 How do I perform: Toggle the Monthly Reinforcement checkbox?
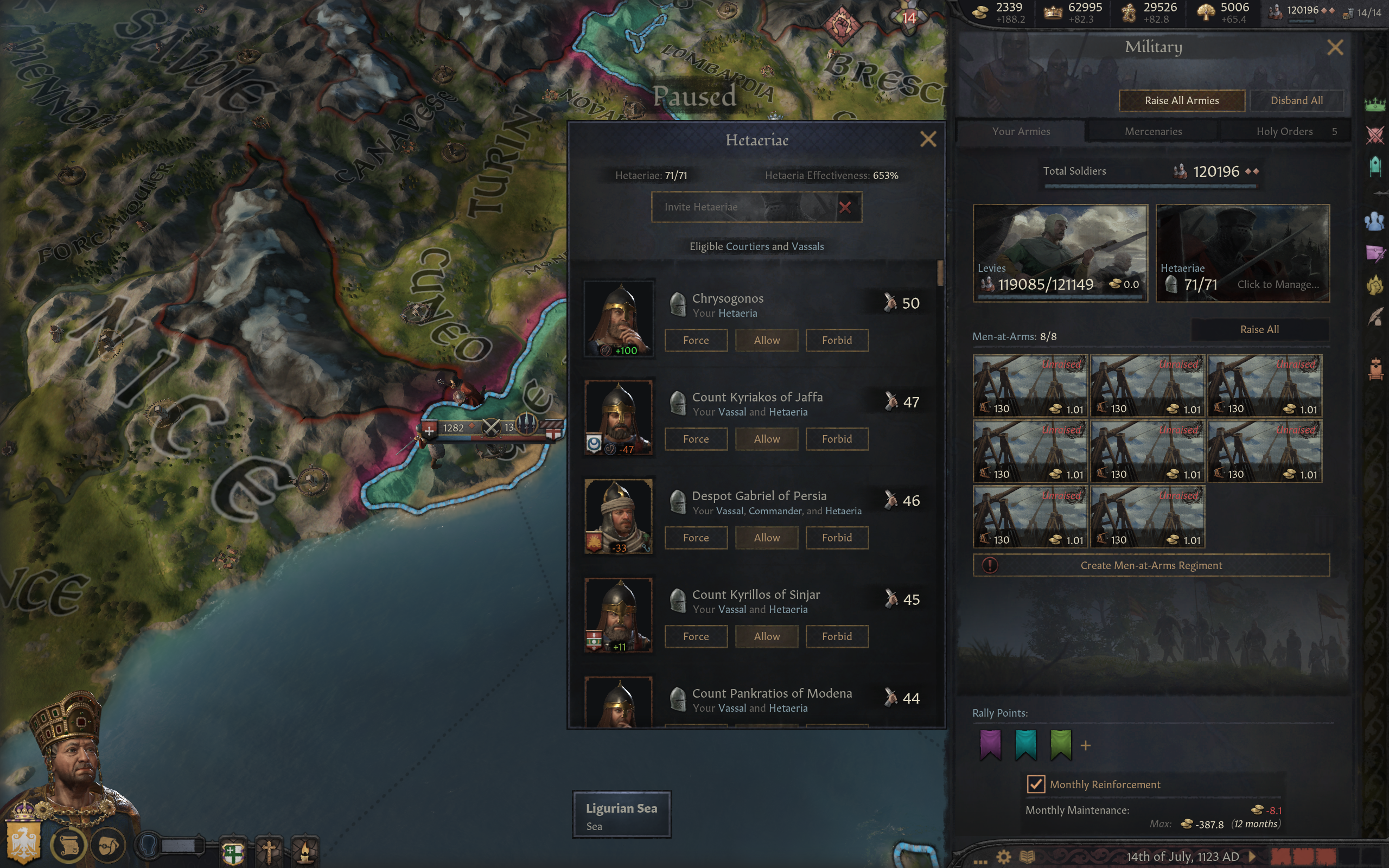tap(1035, 784)
